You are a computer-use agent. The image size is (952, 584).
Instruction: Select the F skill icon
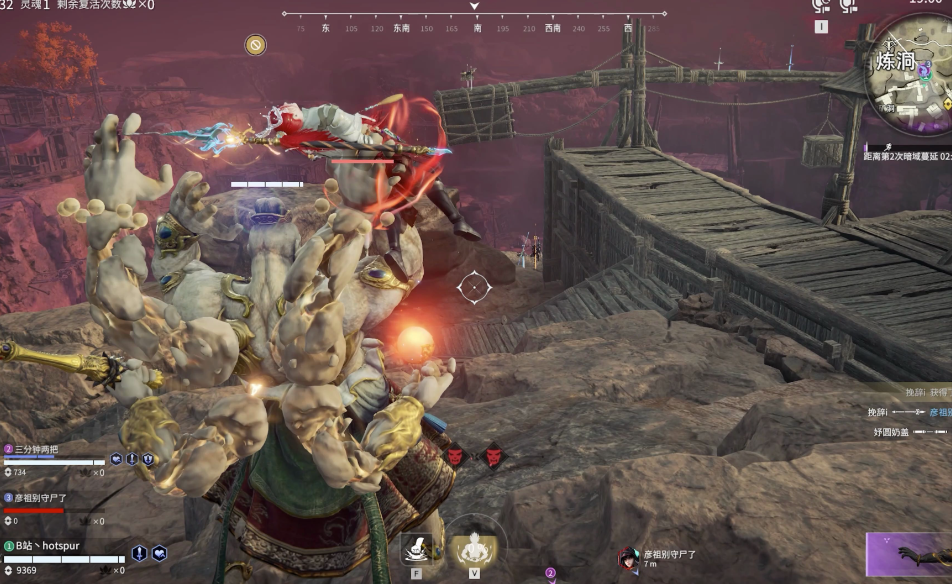point(417,548)
